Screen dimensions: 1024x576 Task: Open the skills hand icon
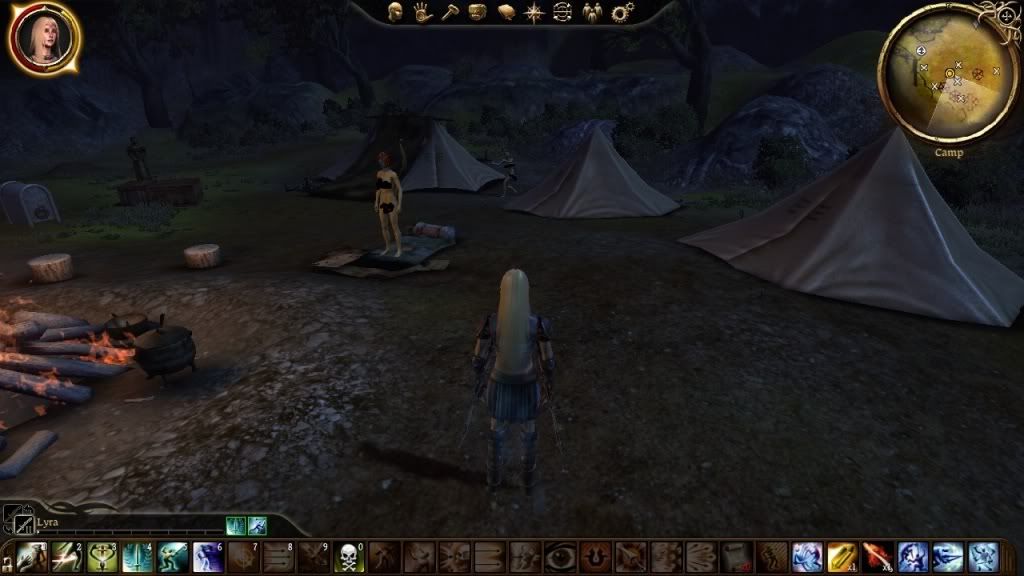click(x=423, y=13)
